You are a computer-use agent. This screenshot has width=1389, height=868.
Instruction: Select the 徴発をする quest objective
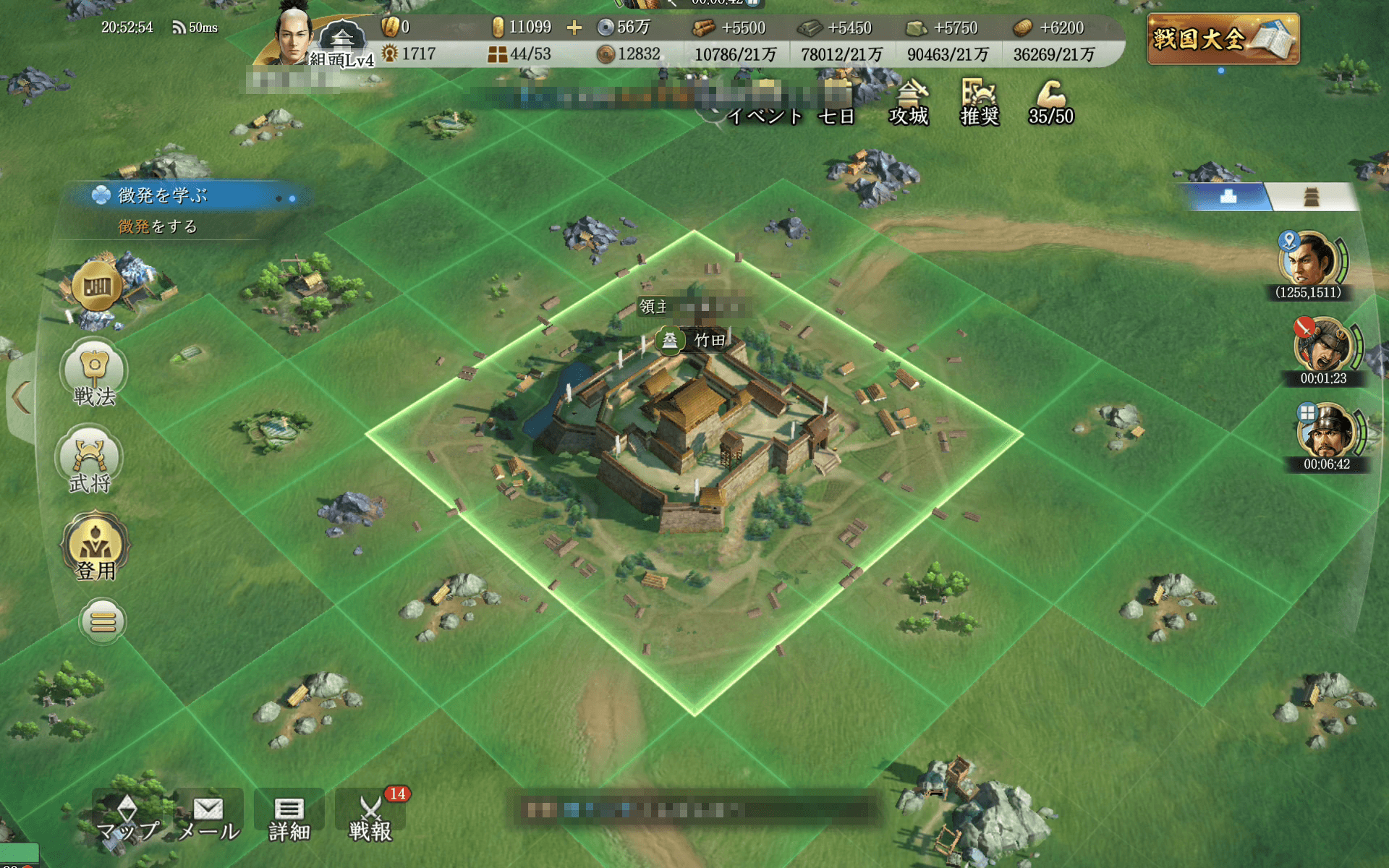pos(158,226)
